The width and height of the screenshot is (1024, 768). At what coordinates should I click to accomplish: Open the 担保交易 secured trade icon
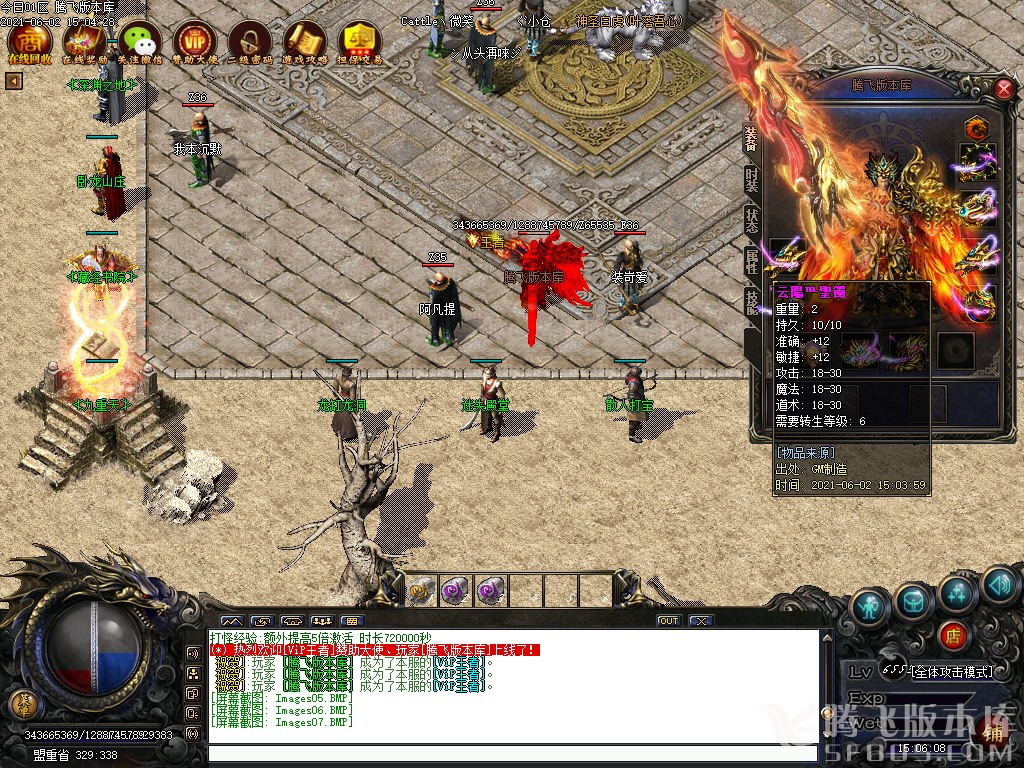(360, 41)
